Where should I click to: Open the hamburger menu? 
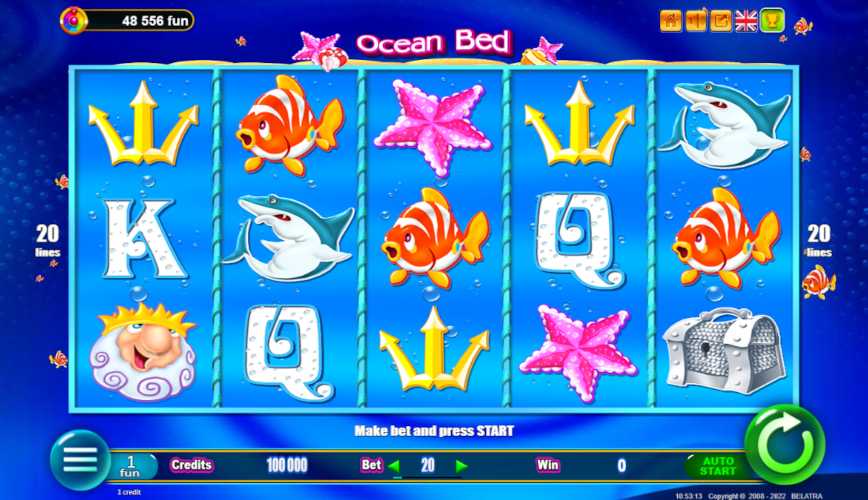[80, 459]
